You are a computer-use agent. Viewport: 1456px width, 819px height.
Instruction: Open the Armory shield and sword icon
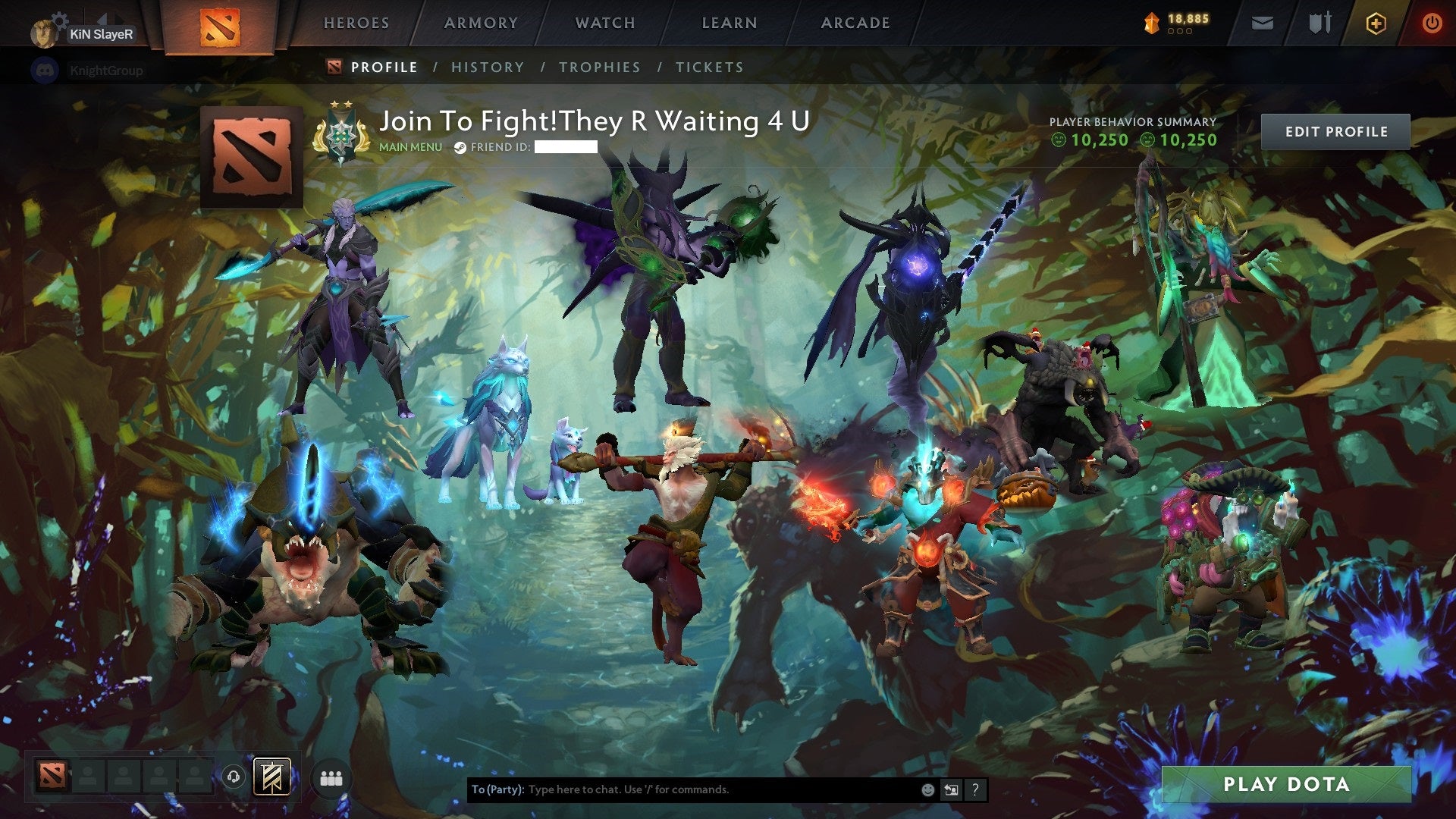point(1319,23)
